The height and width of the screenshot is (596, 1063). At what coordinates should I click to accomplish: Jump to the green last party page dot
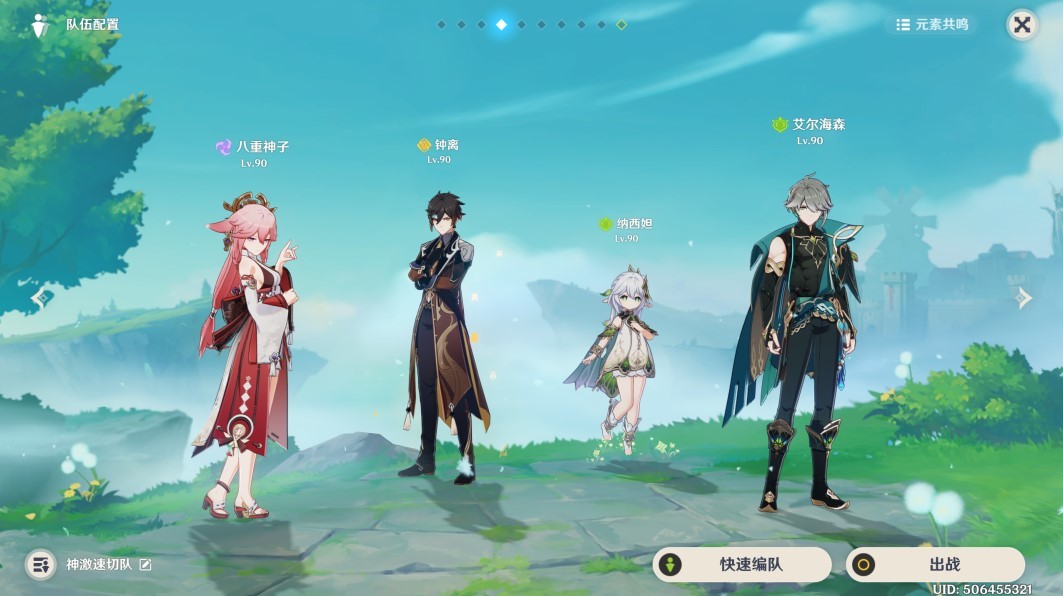click(x=621, y=24)
